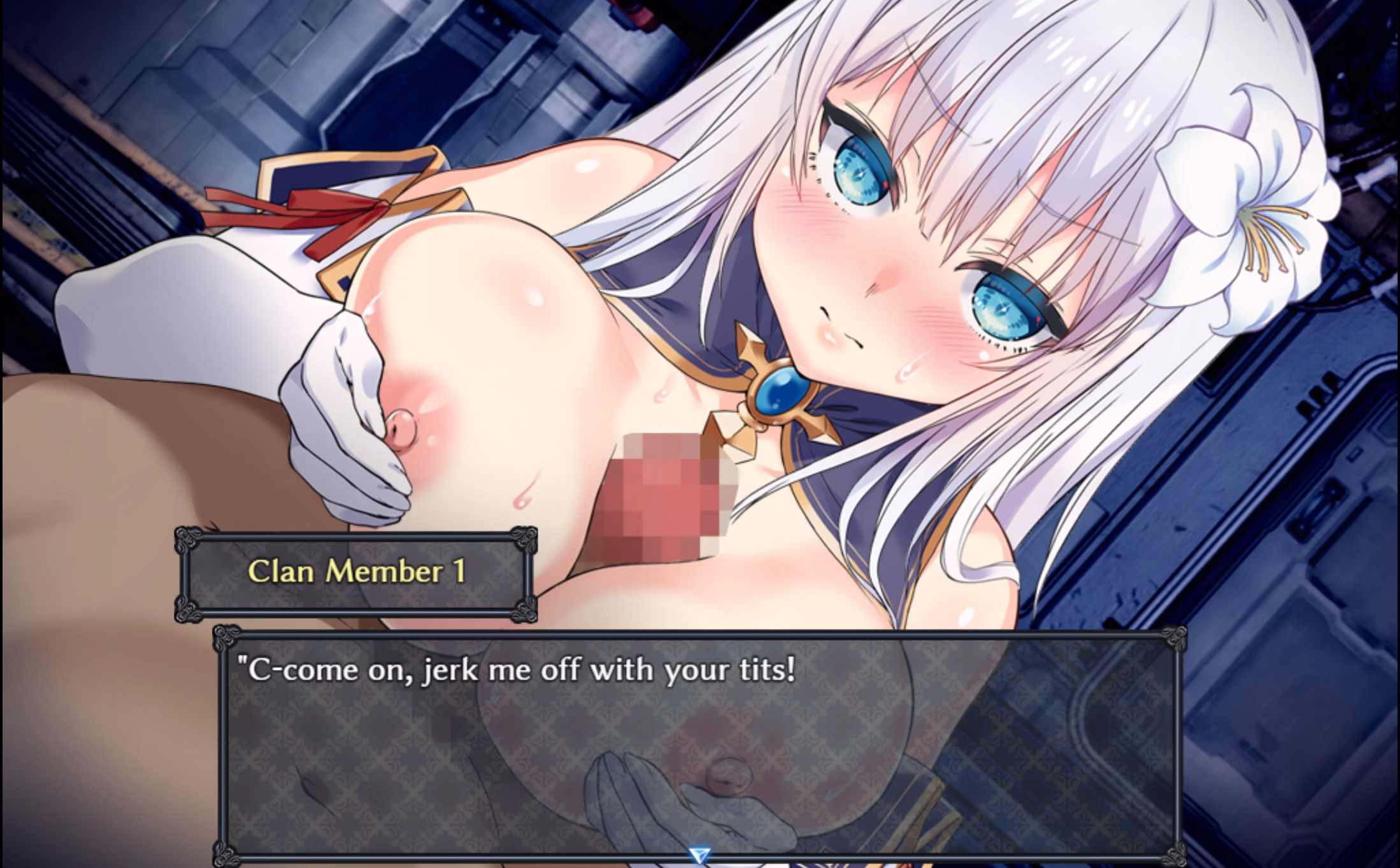Click the blue continue arrow in dialogue box
This screenshot has width=1400, height=868.
[x=699, y=855]
